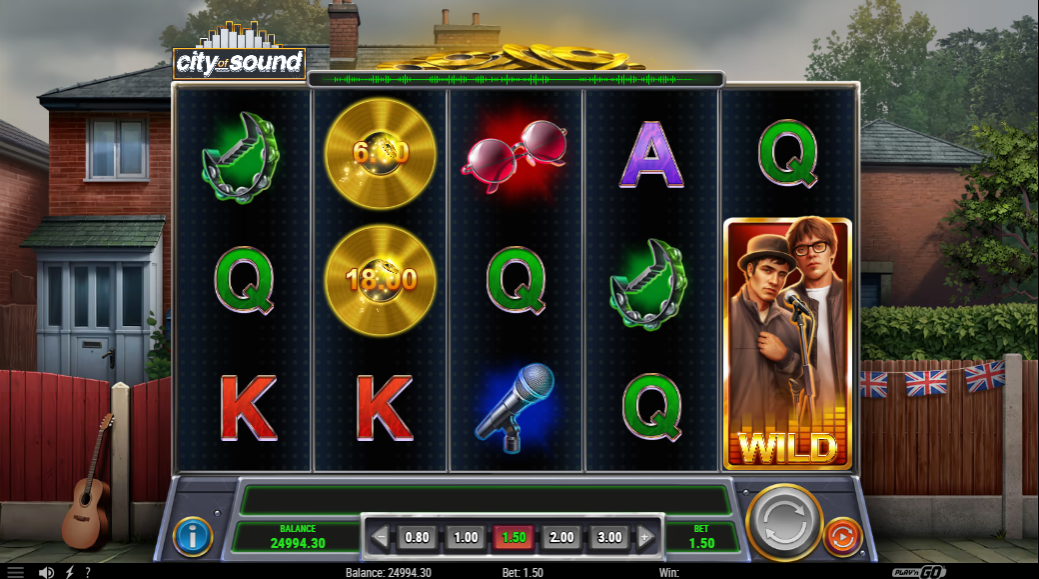Open the blue info paytable button
Screen dimensions: 1039x579
(193, 537)
